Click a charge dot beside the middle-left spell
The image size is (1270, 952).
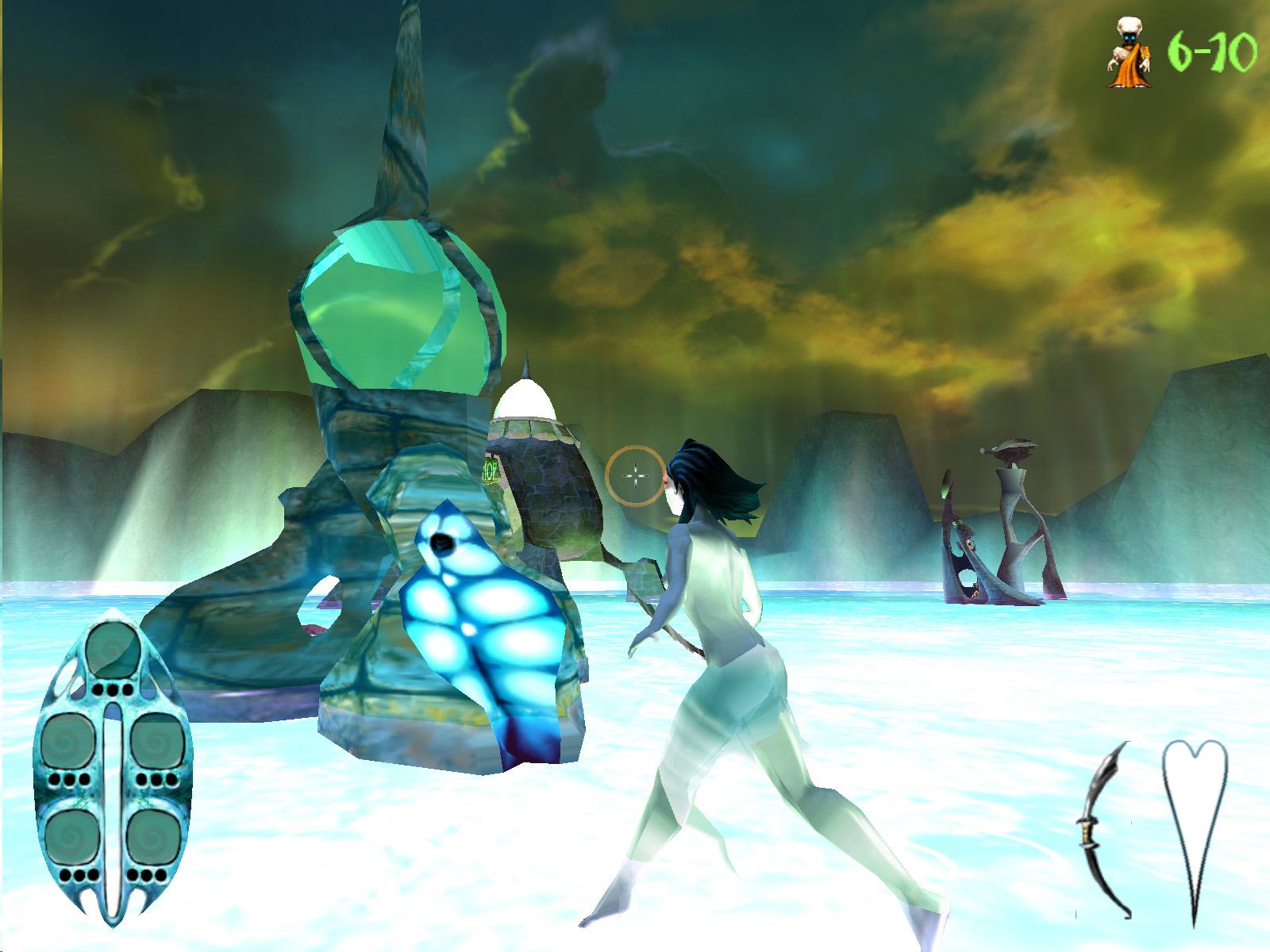coord(69,780)
